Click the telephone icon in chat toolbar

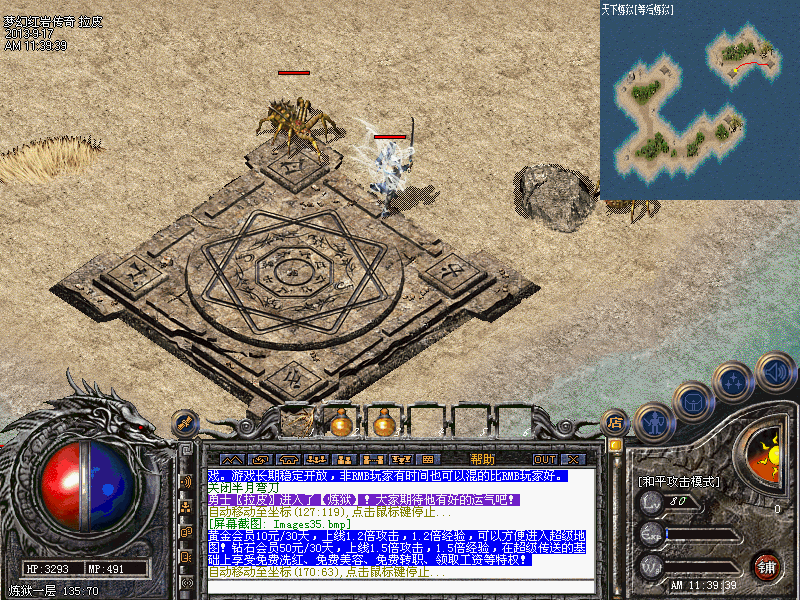click(288, 459)
